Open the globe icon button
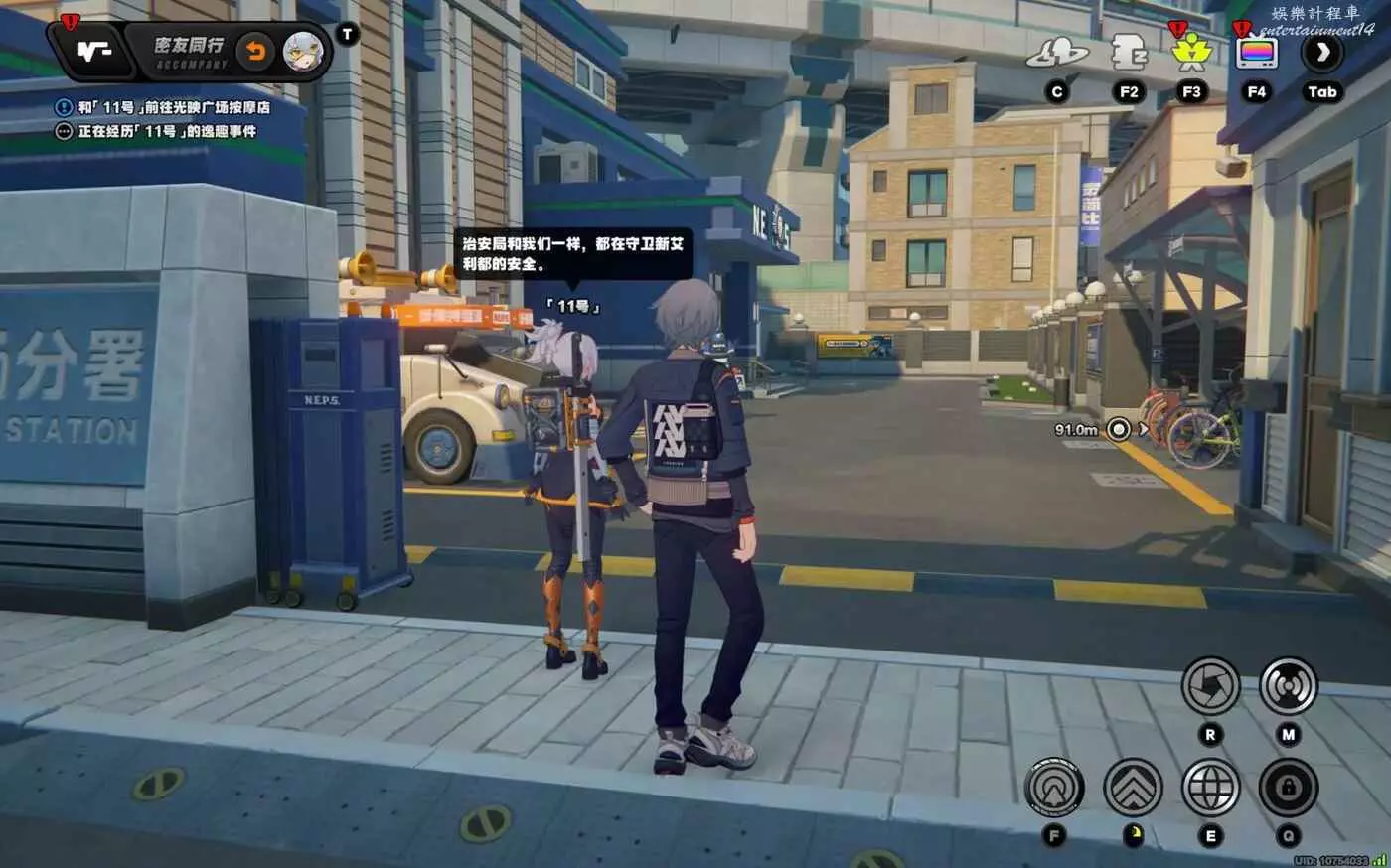The image size is (1391, 868). [1210, 789]
